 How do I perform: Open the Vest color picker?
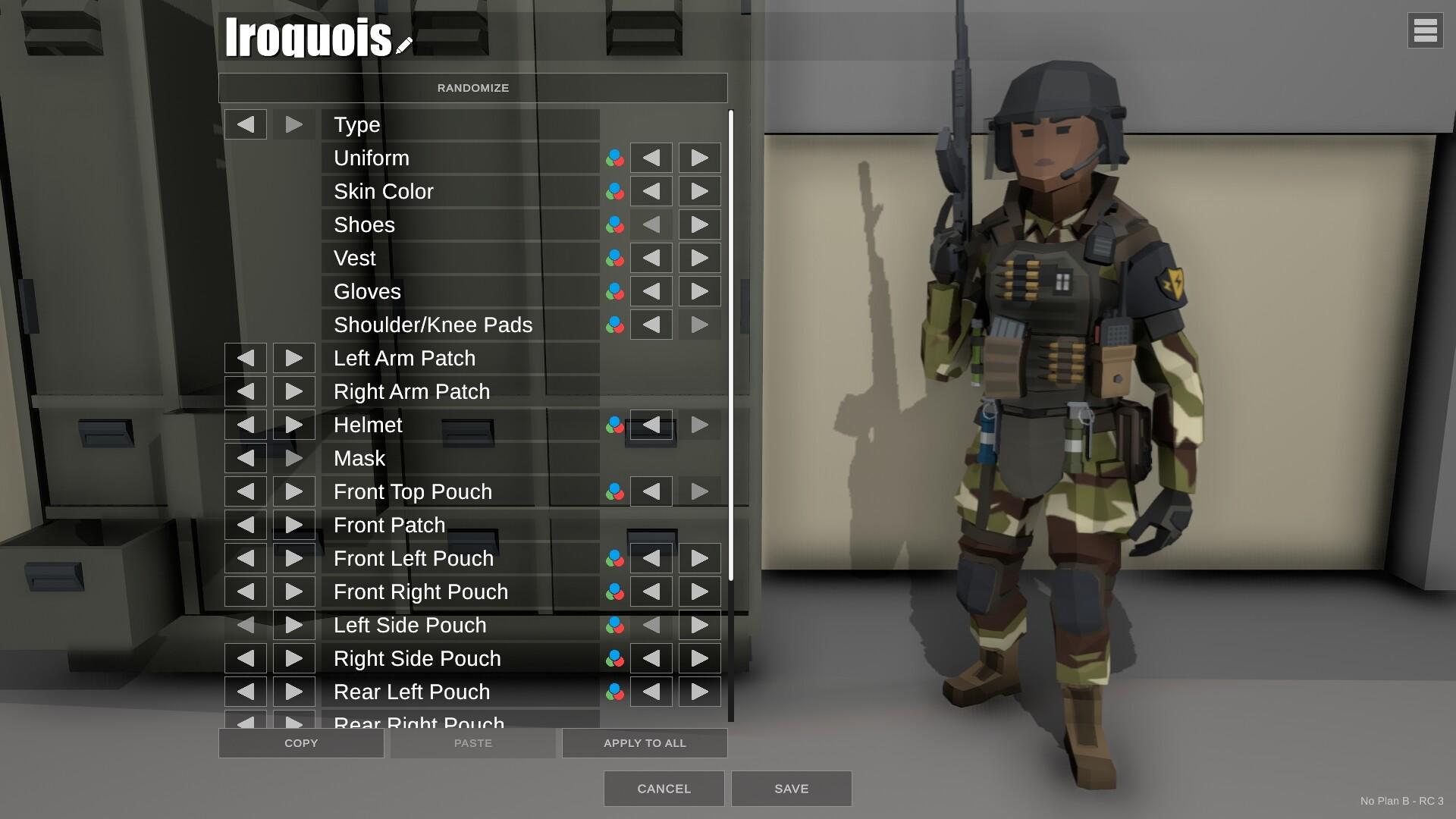coord(615,258)
